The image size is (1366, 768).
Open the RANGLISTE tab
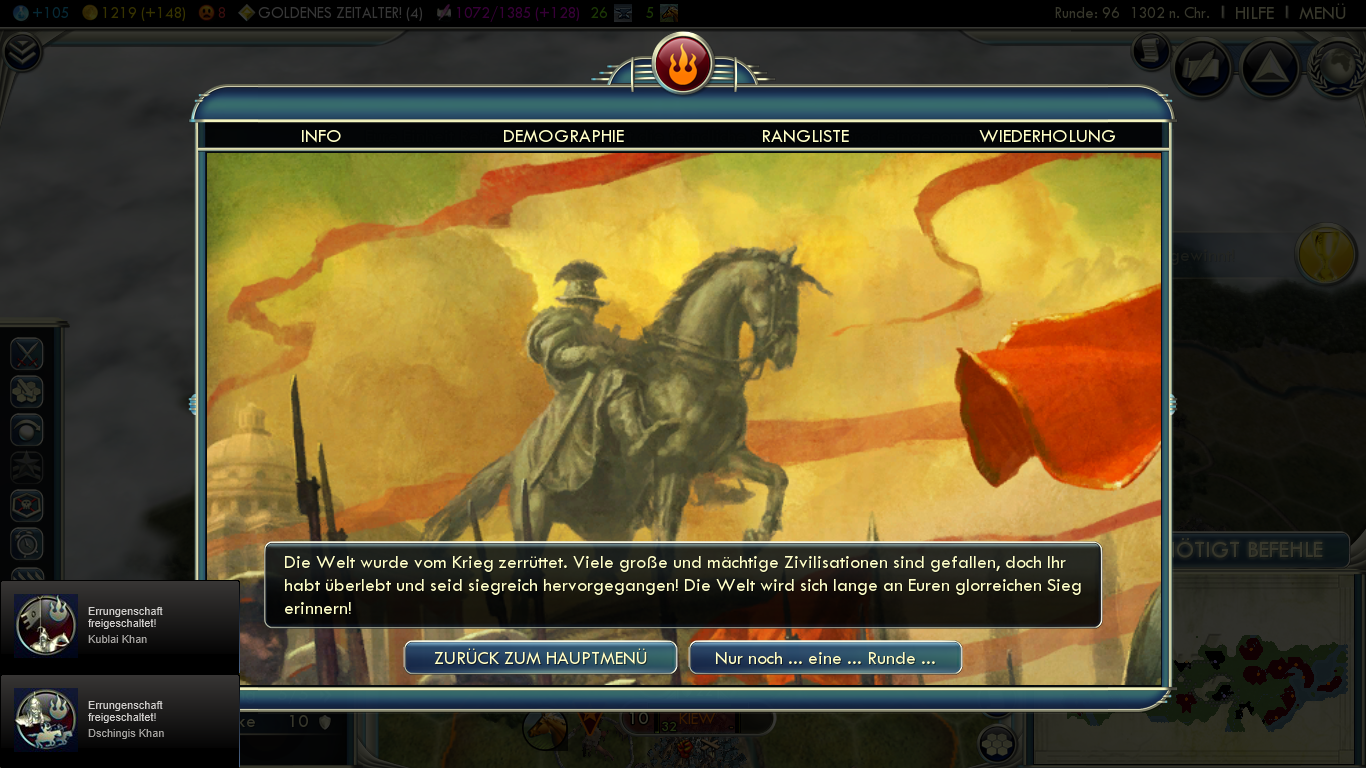tap(806, 135)
